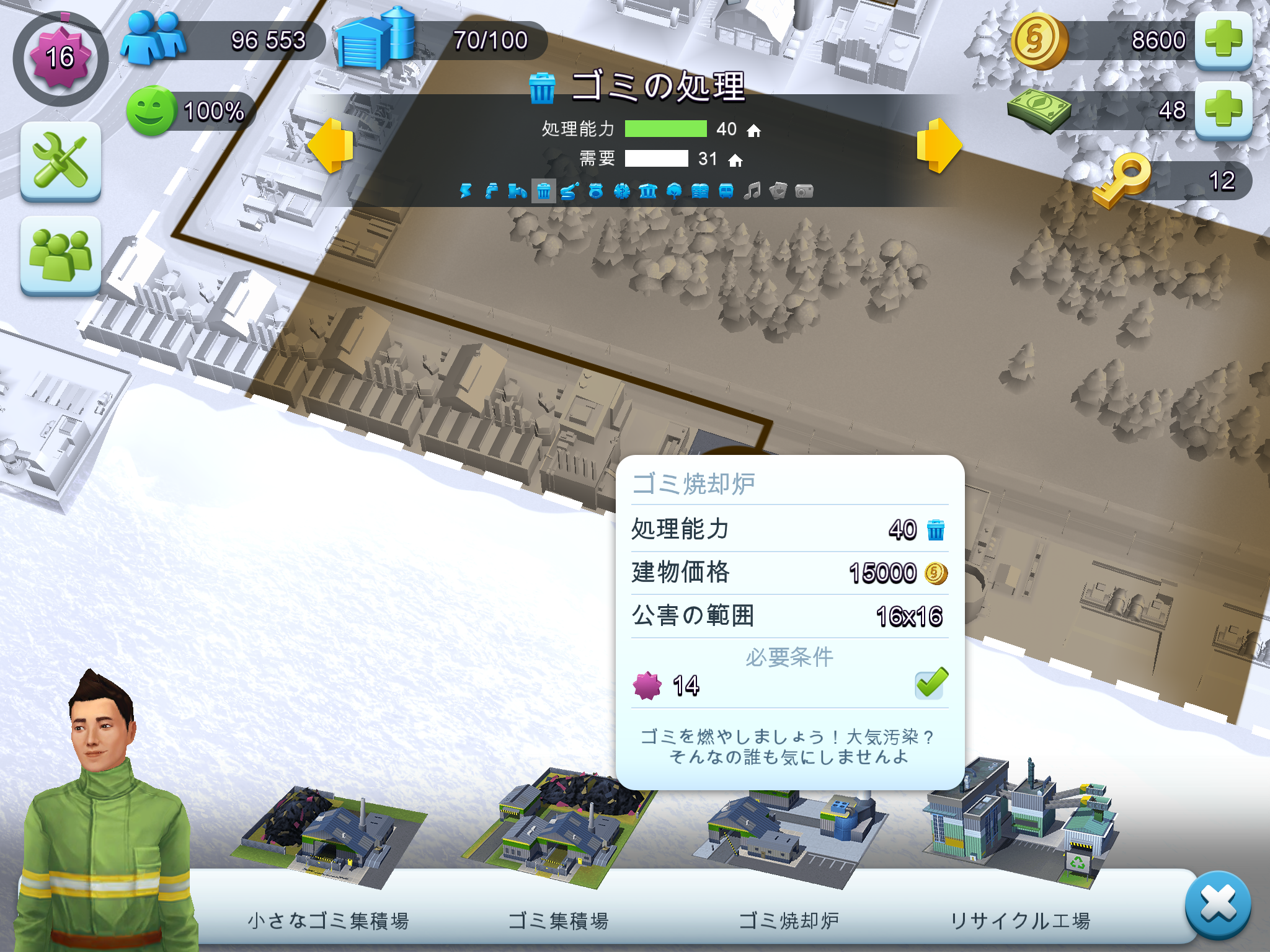The height and width of the screenshot is (952, 1270).
Task: Go to previous service category arrow
Action: [331, 146]
